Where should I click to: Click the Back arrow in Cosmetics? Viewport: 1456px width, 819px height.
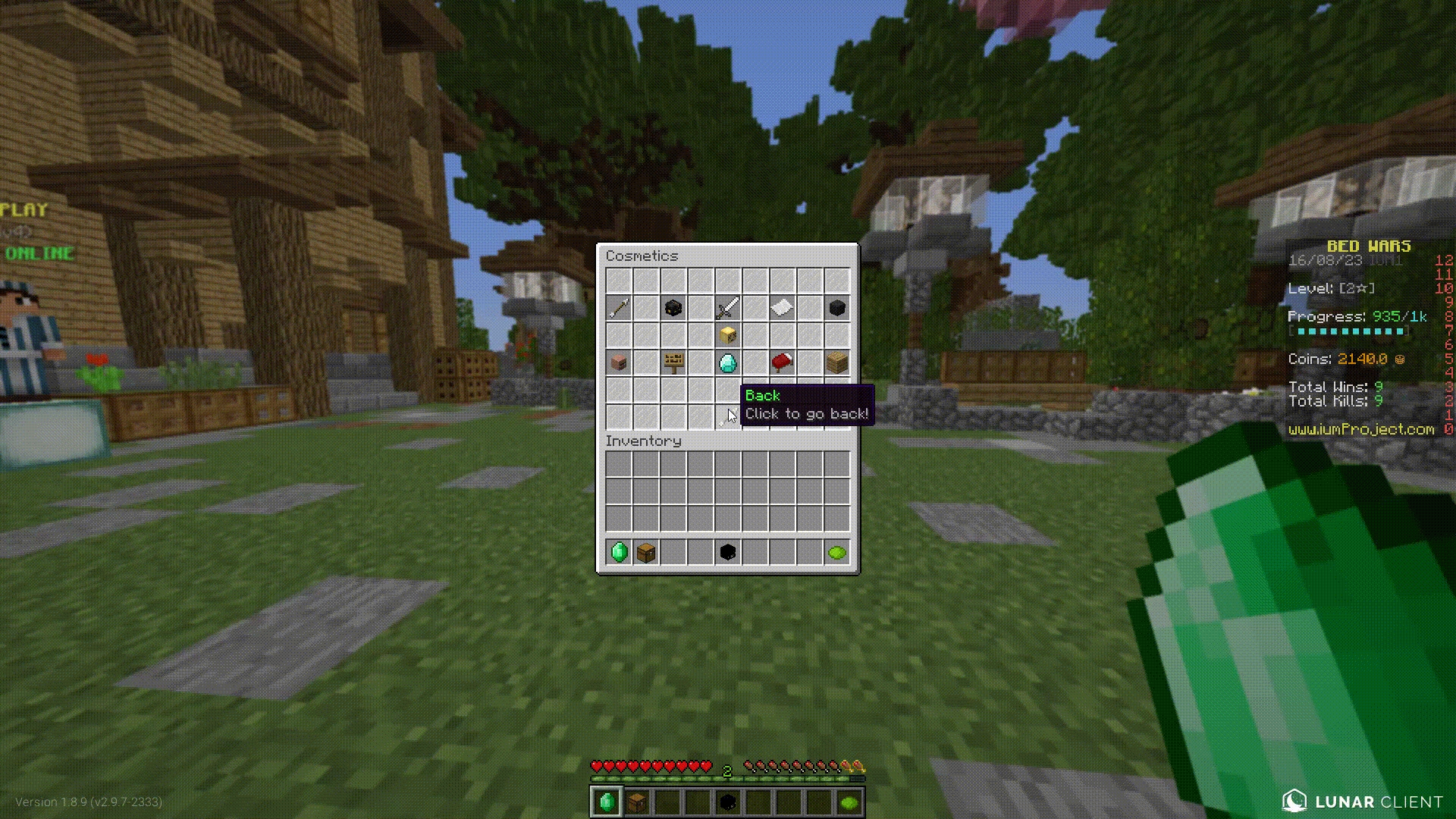[x=726, y=416]
